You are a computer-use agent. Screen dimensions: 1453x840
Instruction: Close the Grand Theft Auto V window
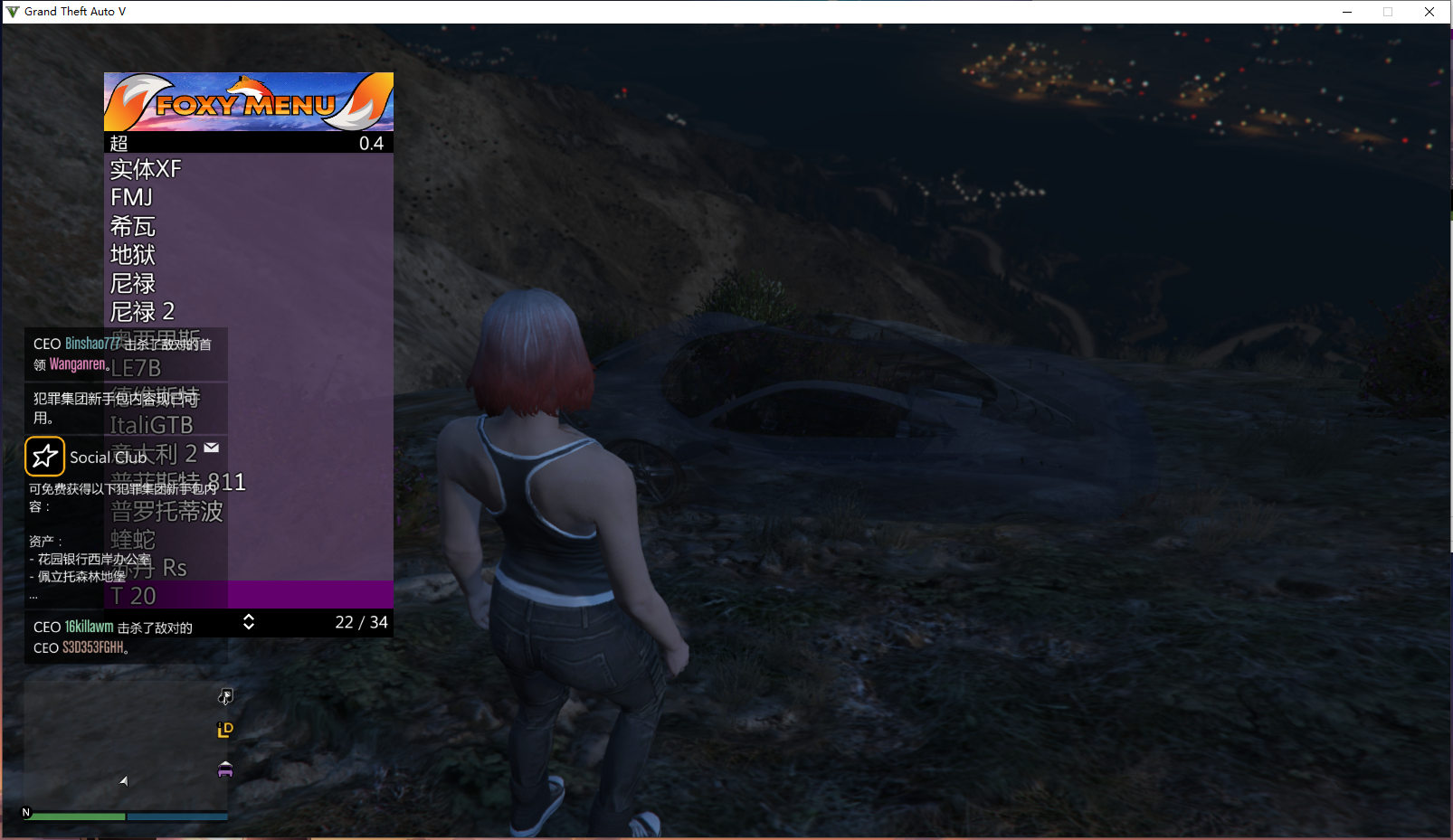point(1429,12)
